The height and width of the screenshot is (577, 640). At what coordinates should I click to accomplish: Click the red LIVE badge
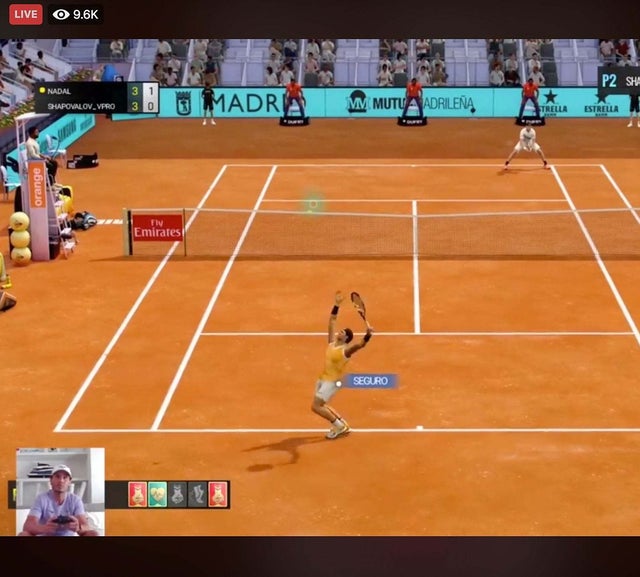pos(25,14)
